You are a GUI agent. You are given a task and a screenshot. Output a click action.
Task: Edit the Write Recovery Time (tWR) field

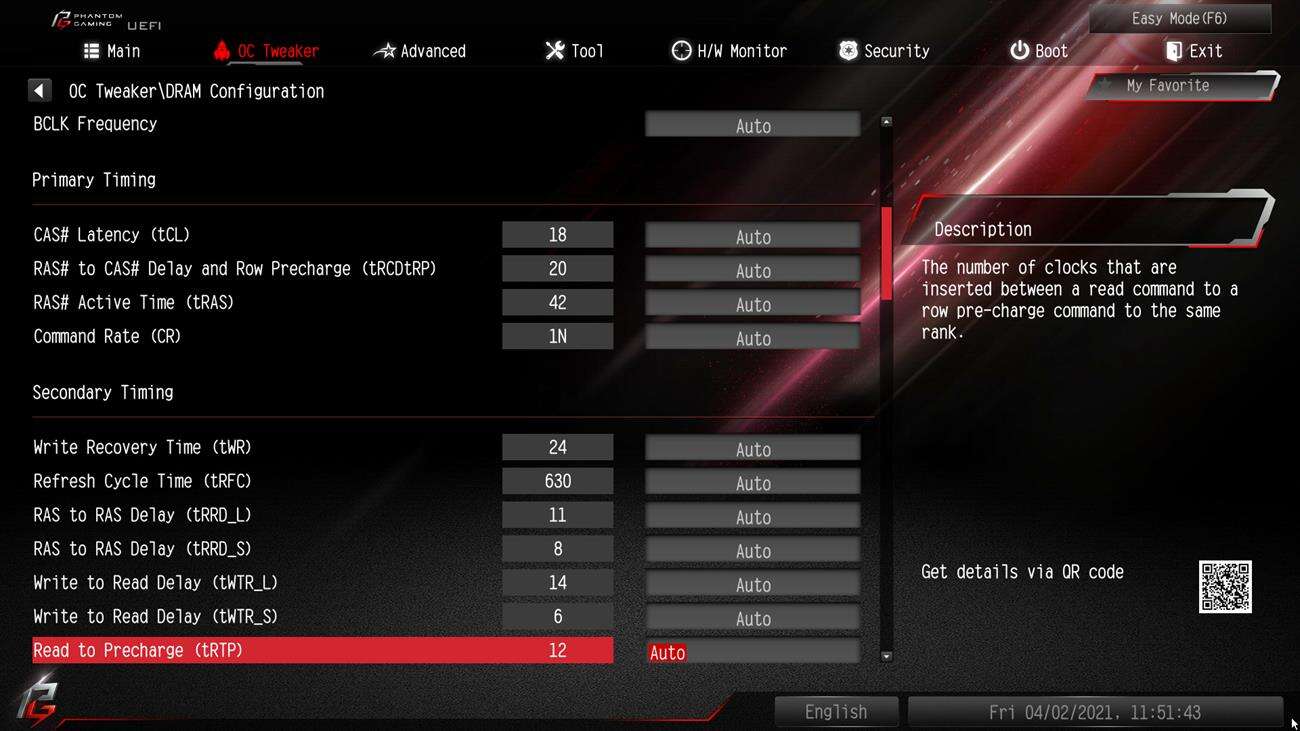tap(752, 449)
